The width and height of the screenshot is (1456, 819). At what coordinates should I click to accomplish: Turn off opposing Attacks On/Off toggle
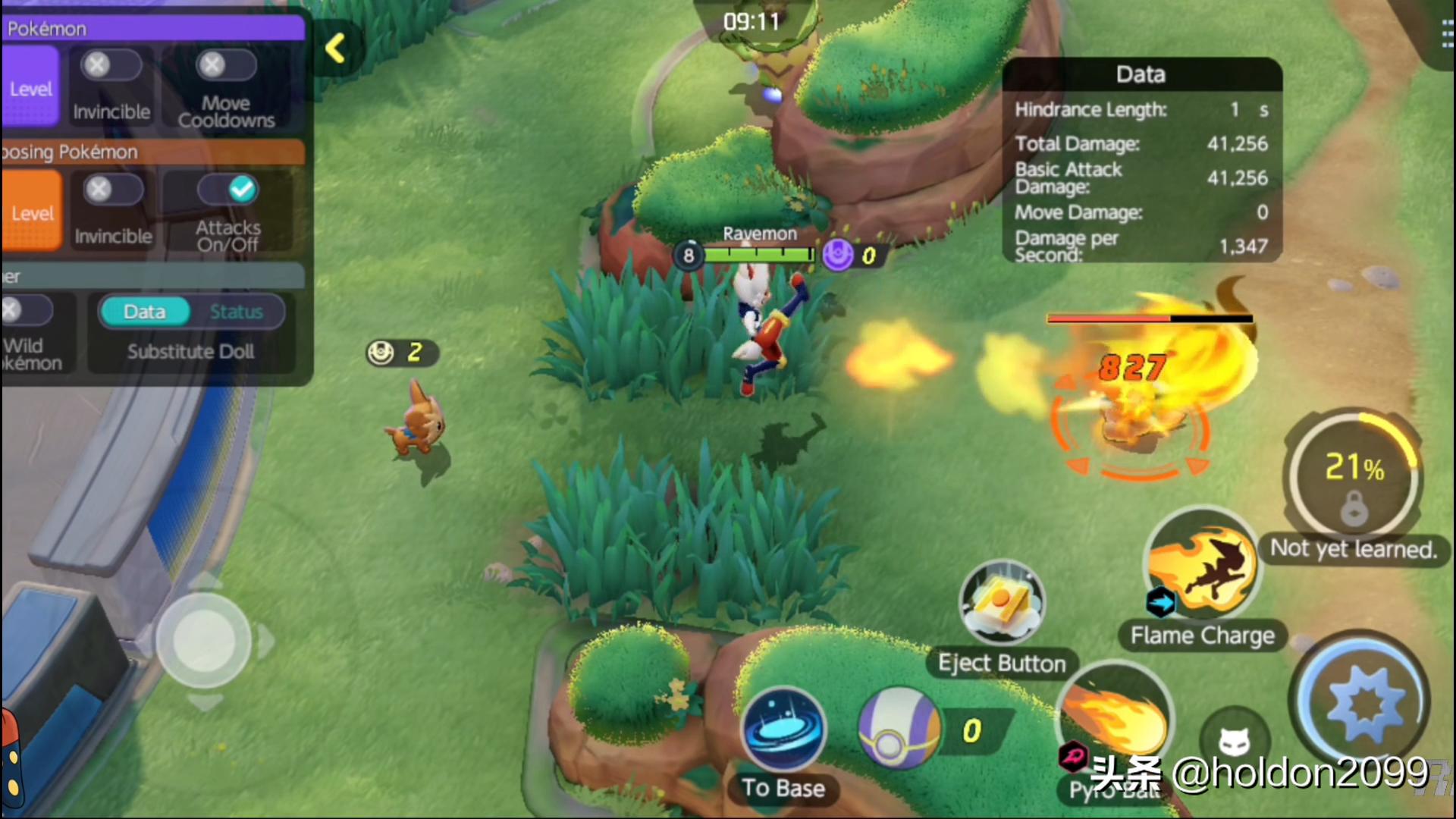tap(228, 190)
